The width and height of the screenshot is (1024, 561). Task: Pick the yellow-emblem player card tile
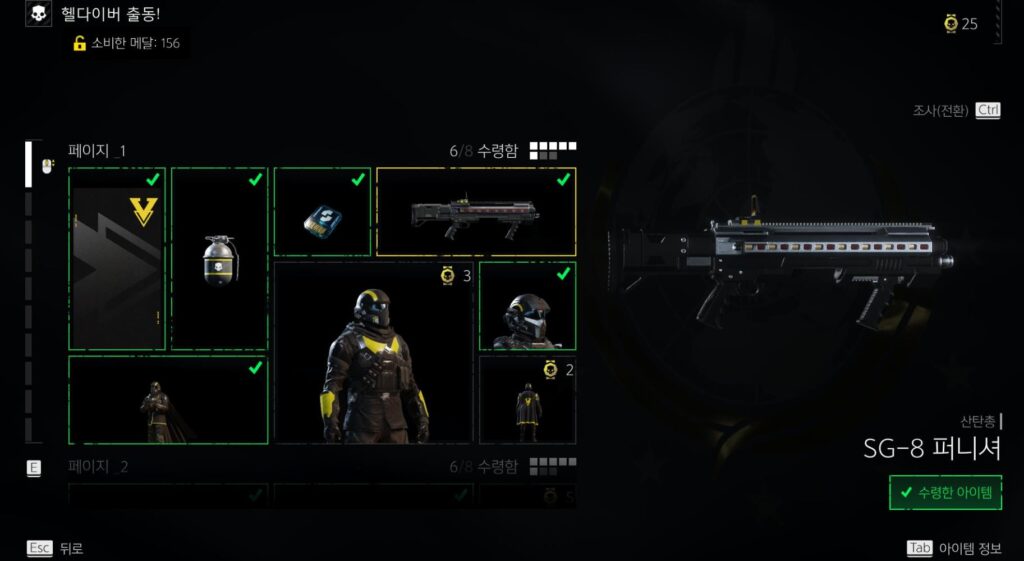(117, 259)
